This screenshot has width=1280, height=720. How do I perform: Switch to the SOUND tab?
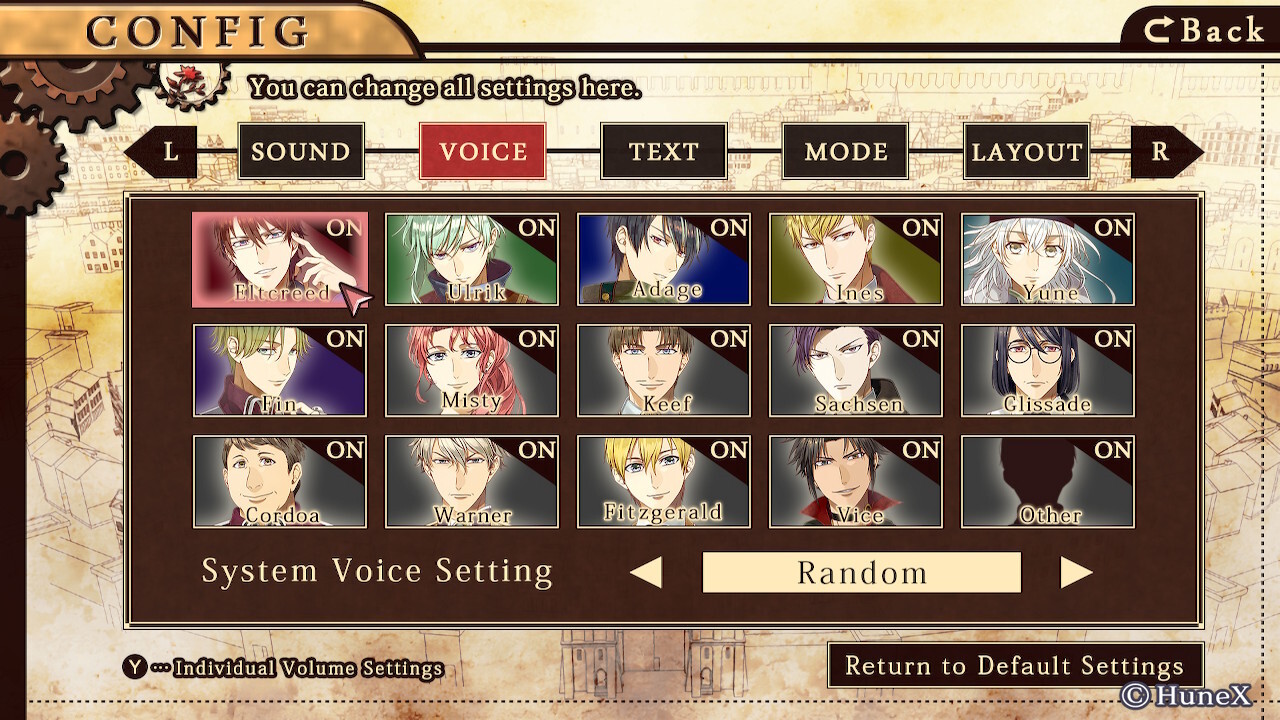pyautogui.click(x=301, y=152)
